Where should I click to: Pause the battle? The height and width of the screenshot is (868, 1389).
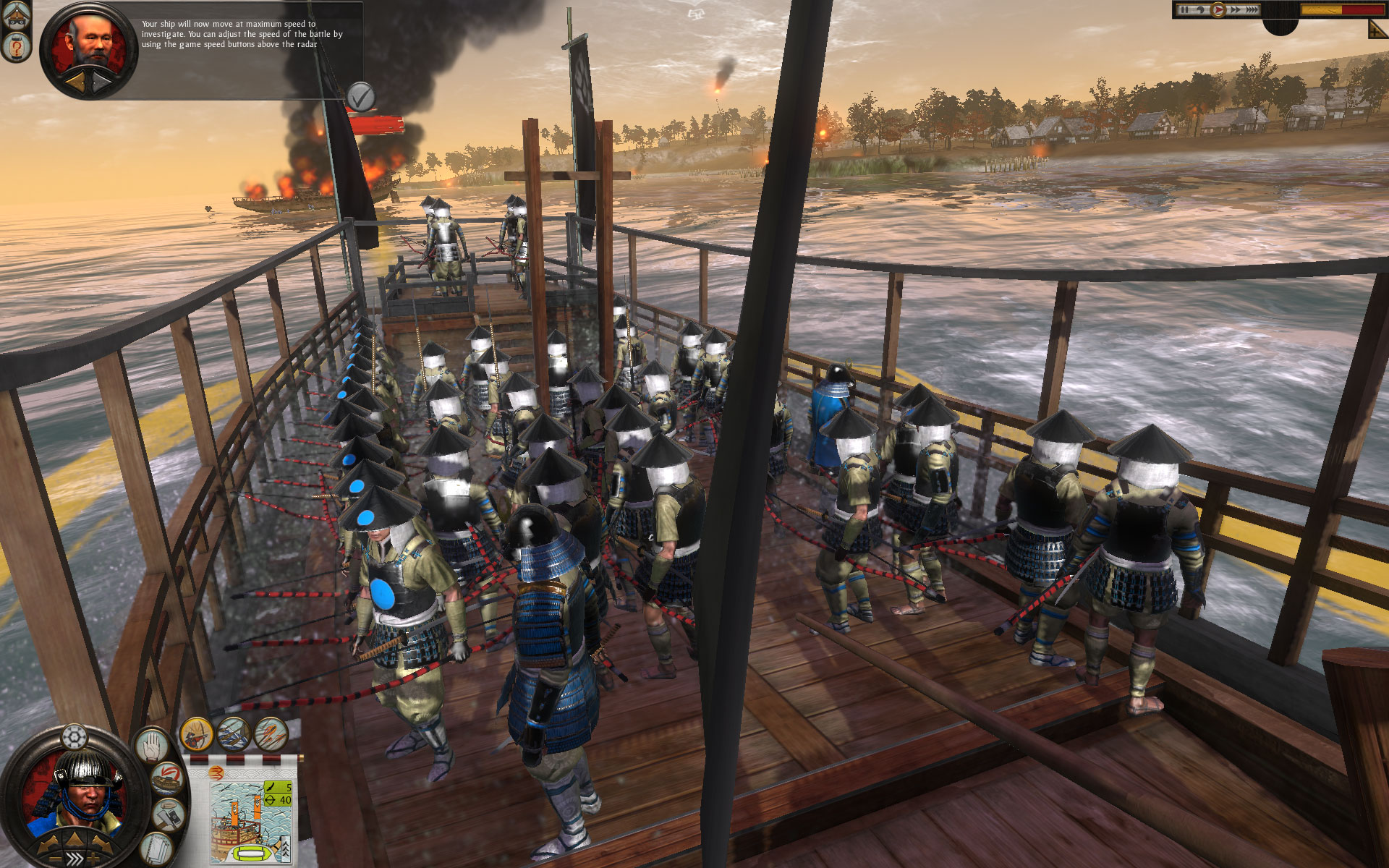pyautogui.click(x=1184, y=10)
